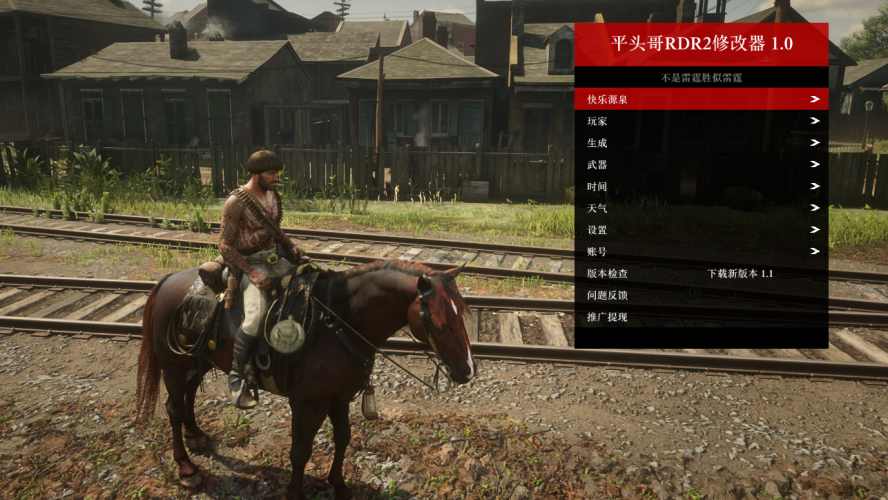Open the 快乐源泉 menu entry
Viewport: 888px width, 500px height.
click(x=700, y=99)
